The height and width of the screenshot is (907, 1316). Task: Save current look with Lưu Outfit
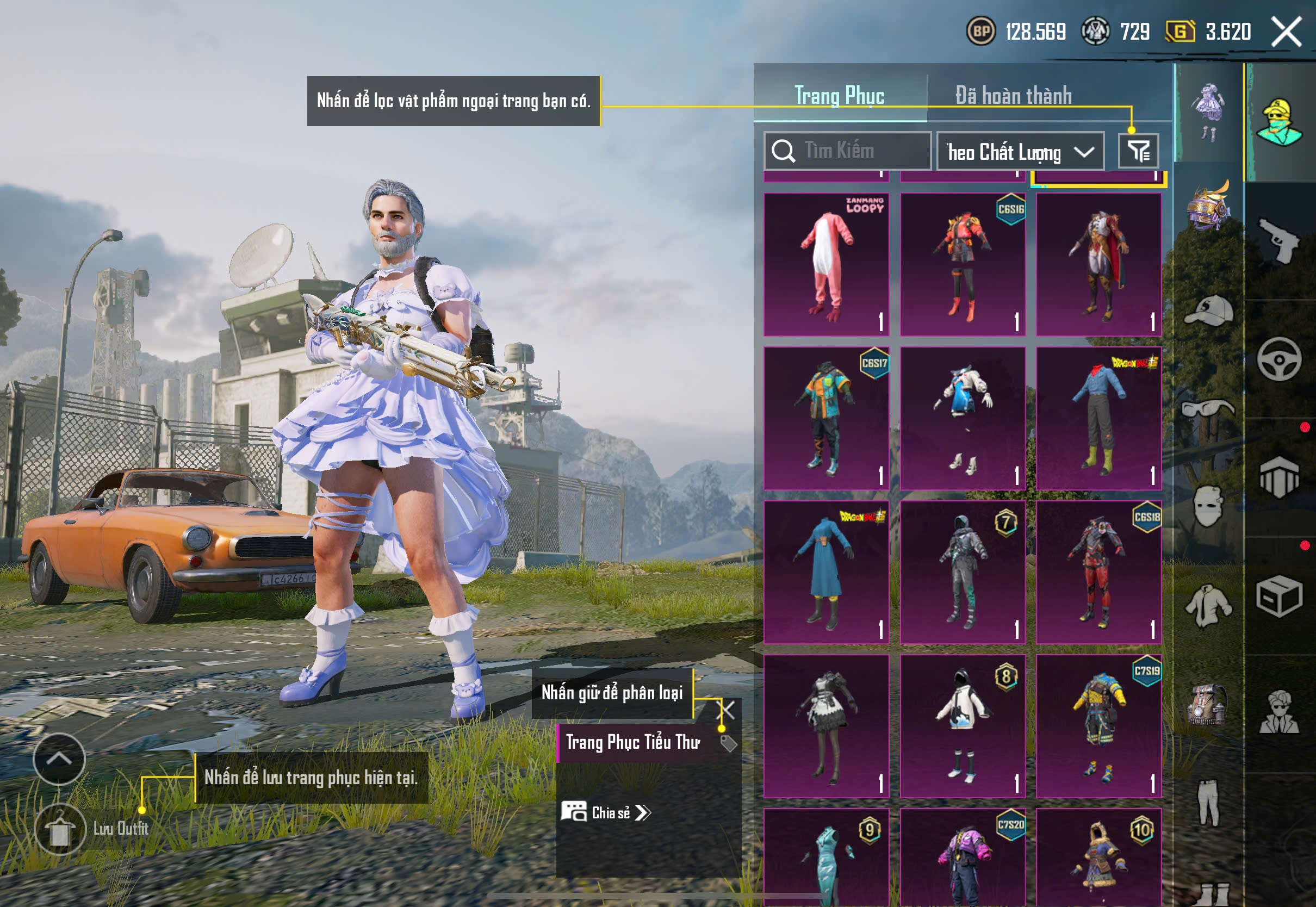tap(60, 830)
